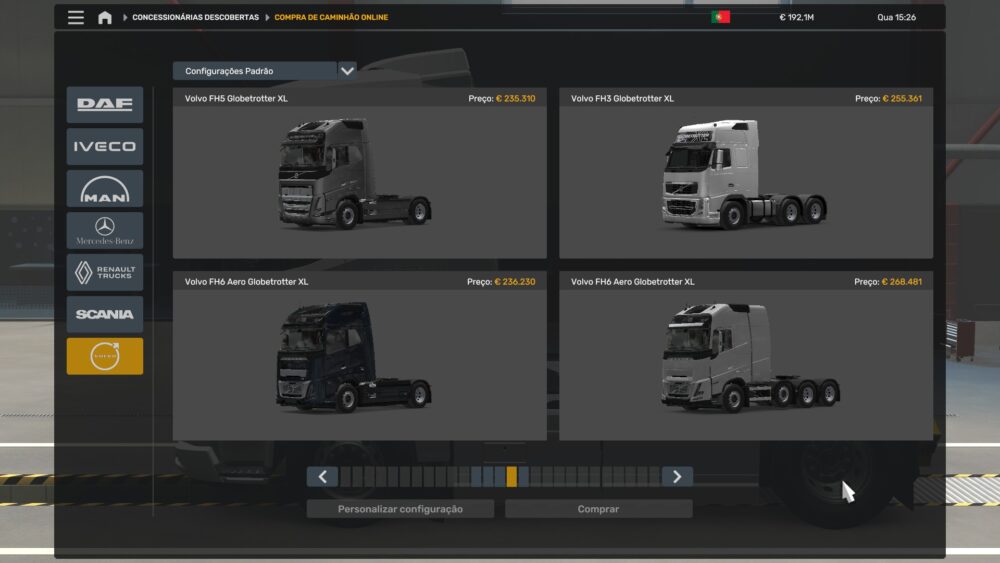1000x563 pixels.
Task: Go to the home screen
Action: (105, 17)
